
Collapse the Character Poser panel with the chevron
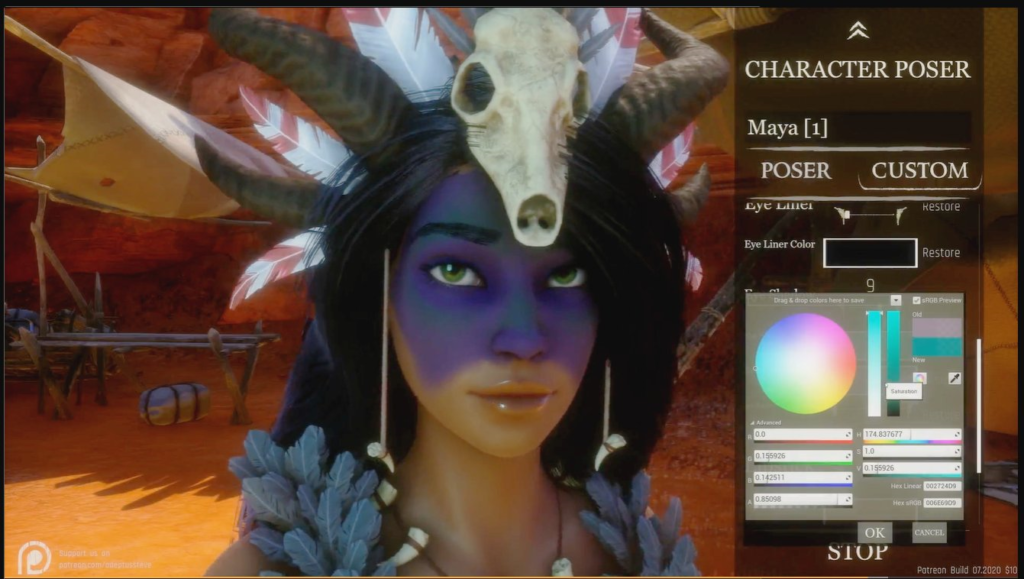[x=857, y=31]
